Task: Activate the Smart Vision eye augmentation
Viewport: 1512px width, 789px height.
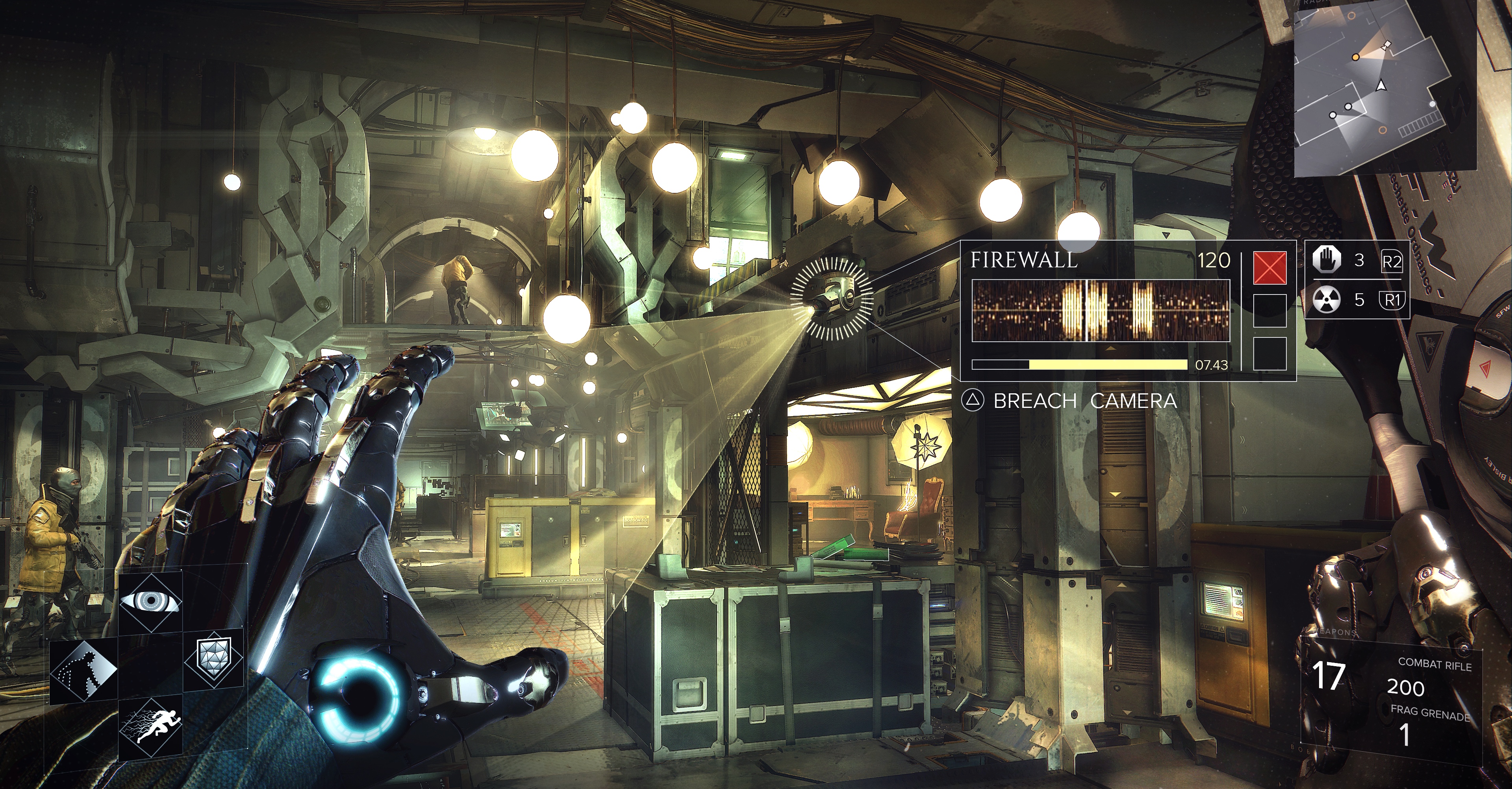Action: 150,601
